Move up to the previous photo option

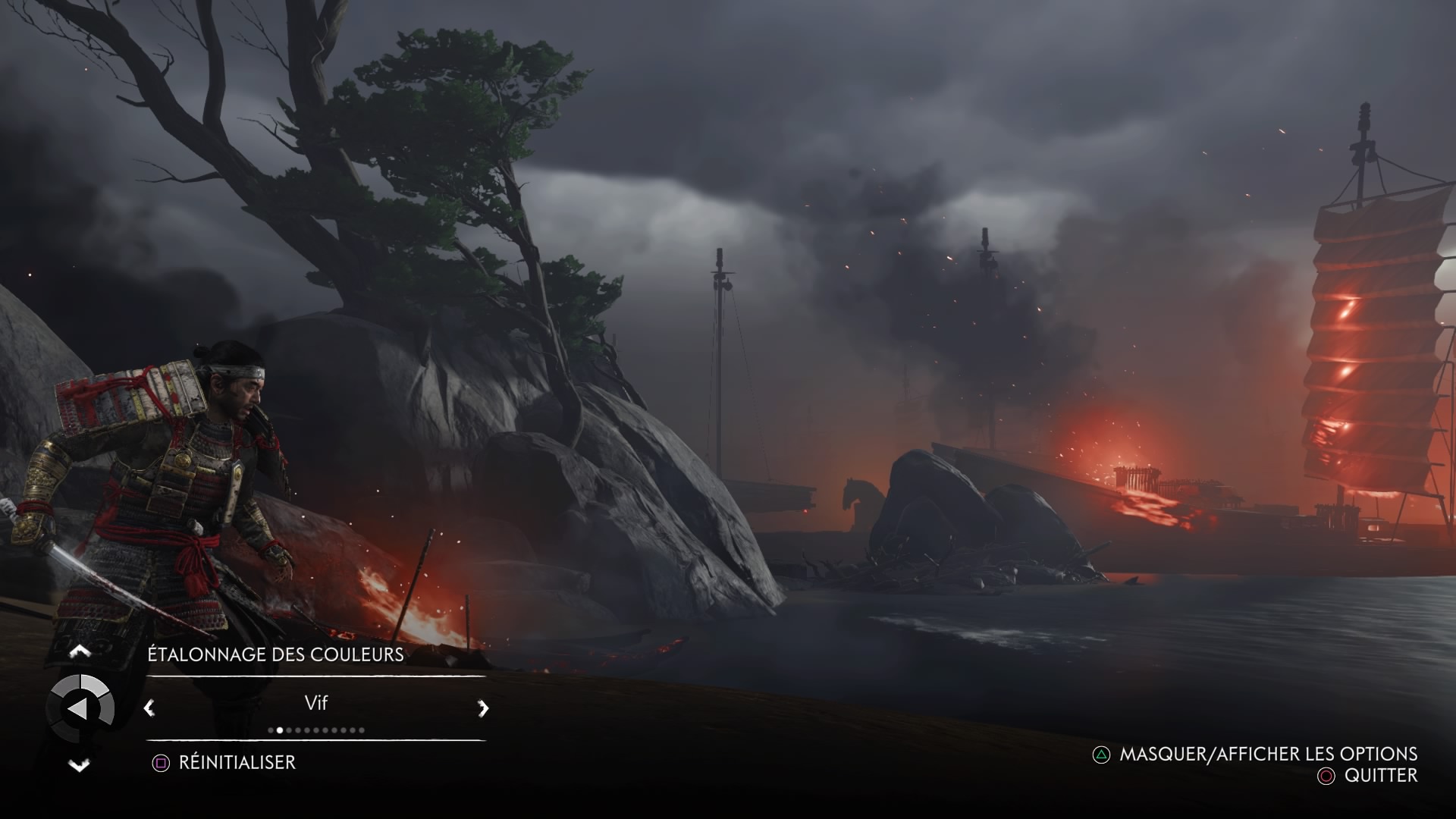click(x=80, y=651)
